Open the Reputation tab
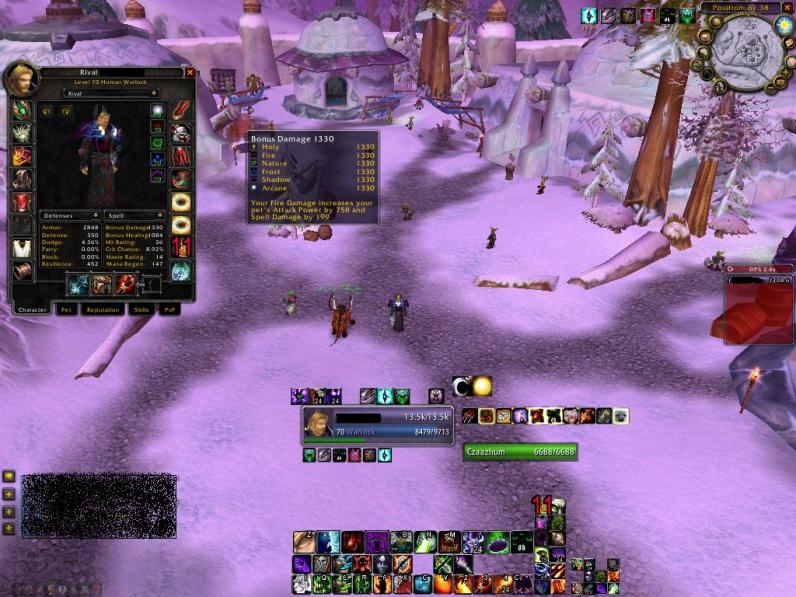Viewport: 796px width, 597px height. pyautogui.click(x=103, y=310)
